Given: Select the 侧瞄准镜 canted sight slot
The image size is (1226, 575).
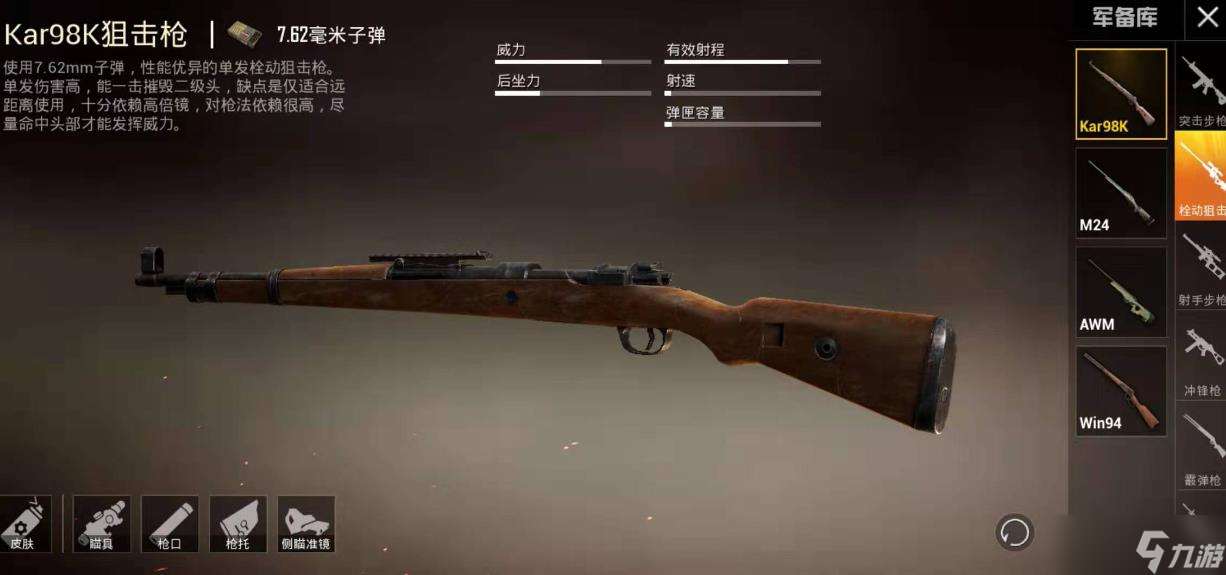Looking at the screenshot, I should [305, 524].
